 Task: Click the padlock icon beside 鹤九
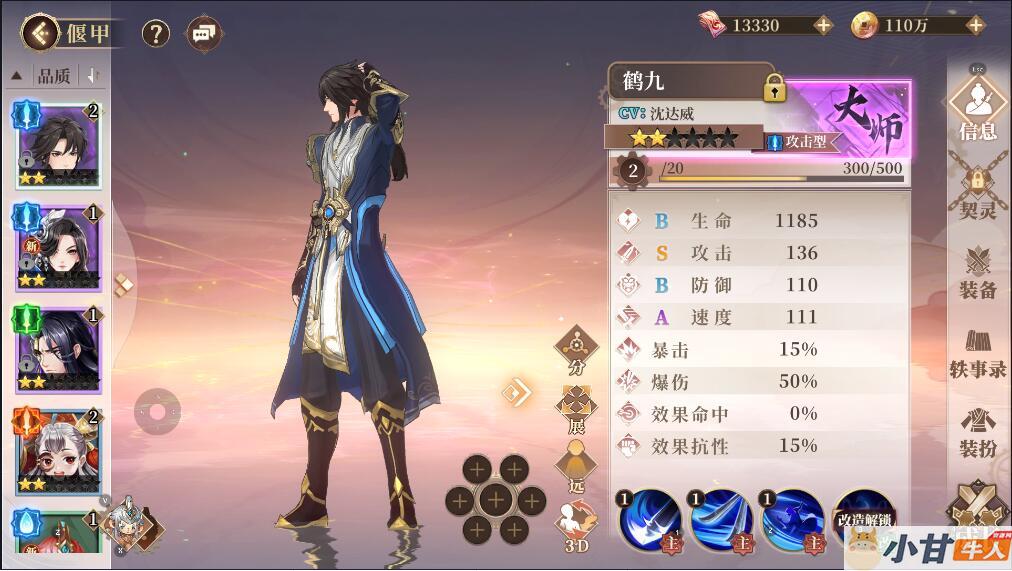coord(774,88)
